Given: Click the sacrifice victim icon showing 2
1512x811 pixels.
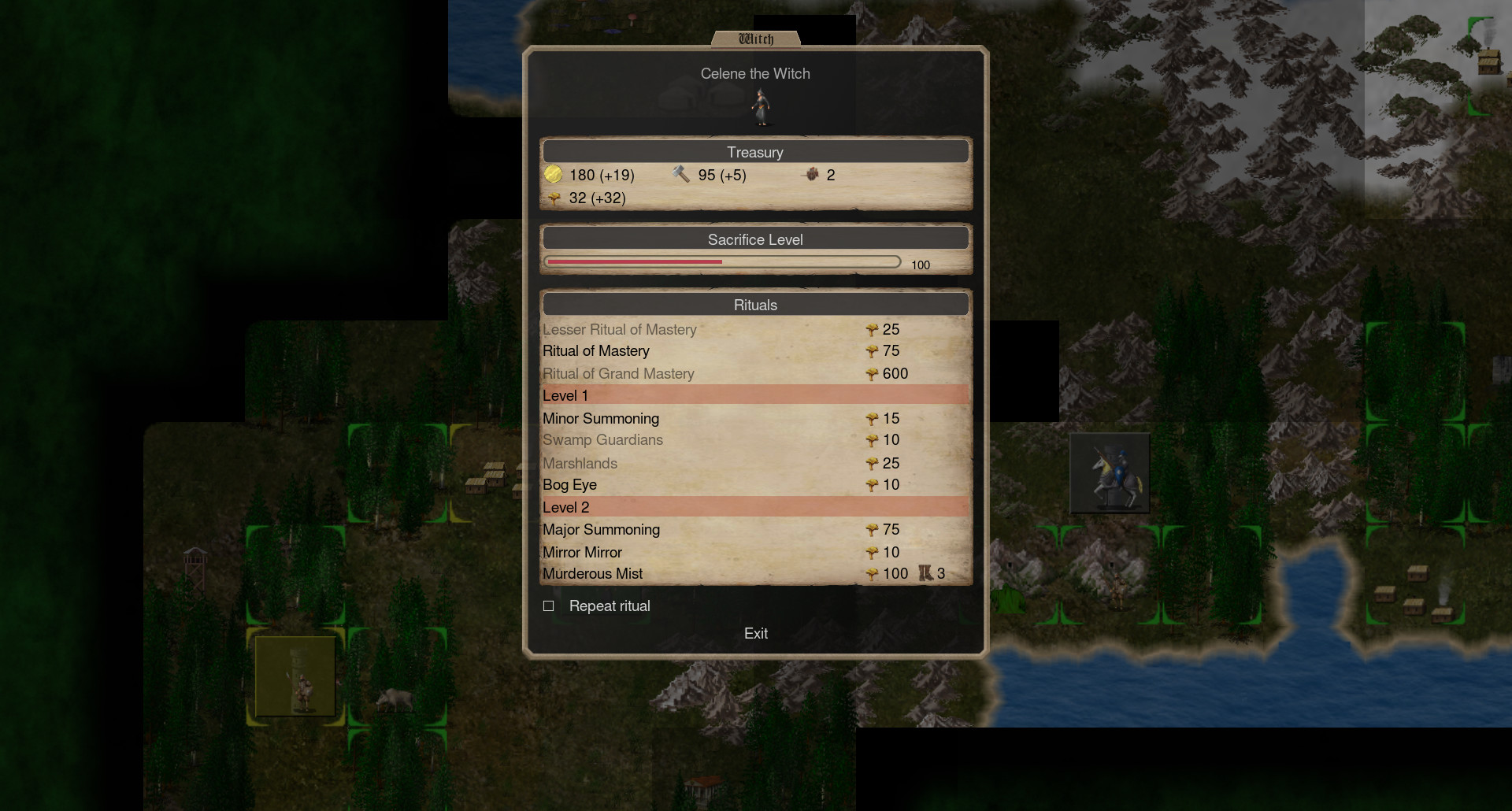Looking at the screenshot, I should [812, 175].
